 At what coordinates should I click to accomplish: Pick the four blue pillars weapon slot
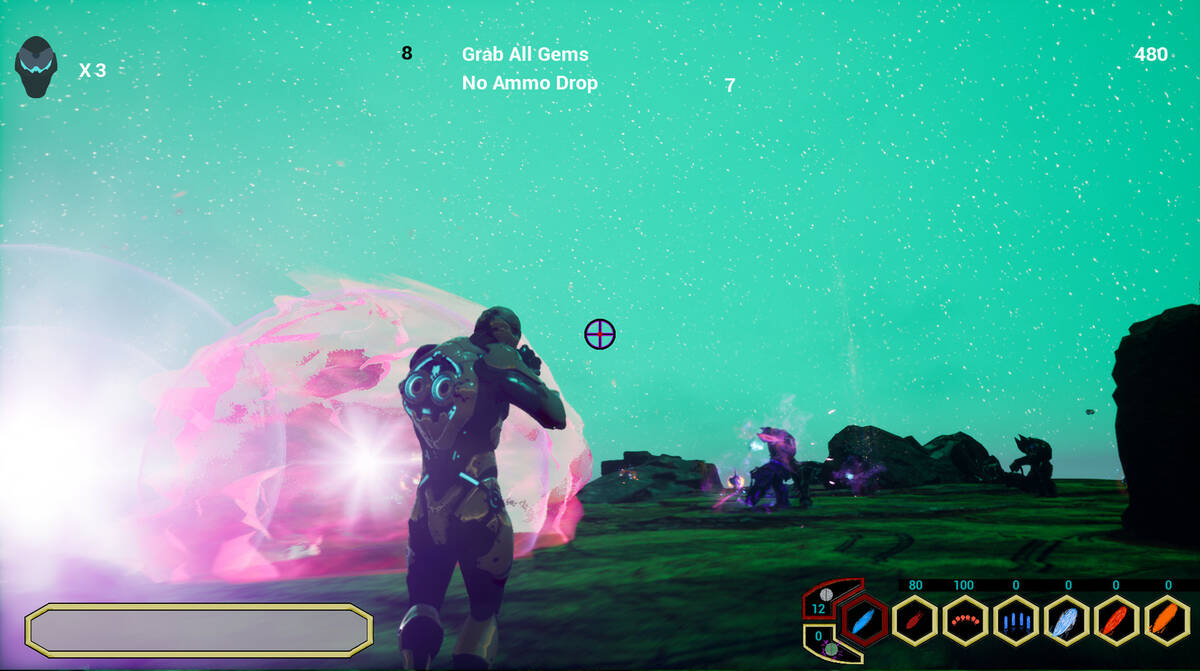(1015, 621)
